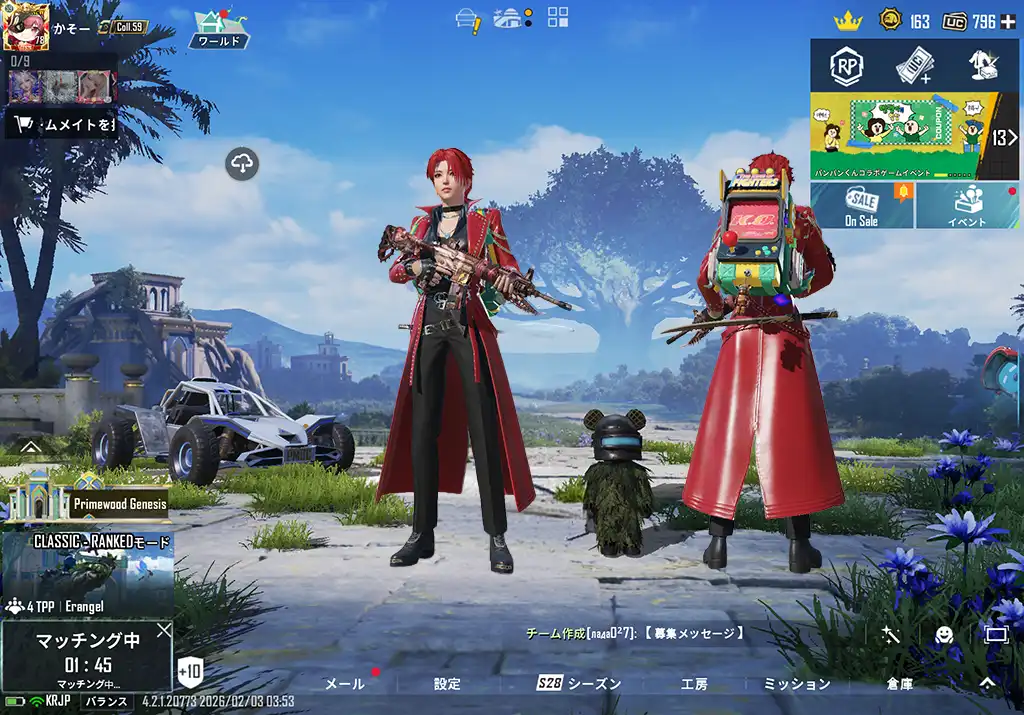1024x715 pixels.
Task: Open the RP Royale Pass icon
Action: (848, 66)
